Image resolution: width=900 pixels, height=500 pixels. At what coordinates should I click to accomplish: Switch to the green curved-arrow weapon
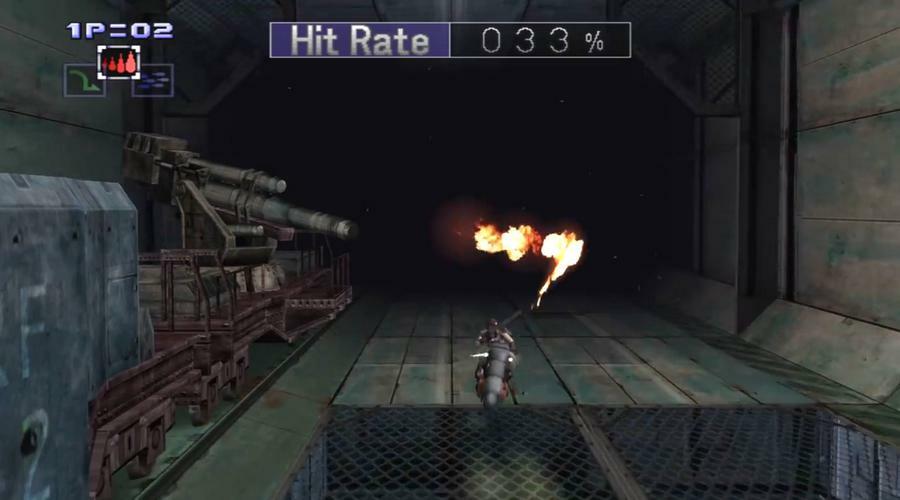pos(85,81)
